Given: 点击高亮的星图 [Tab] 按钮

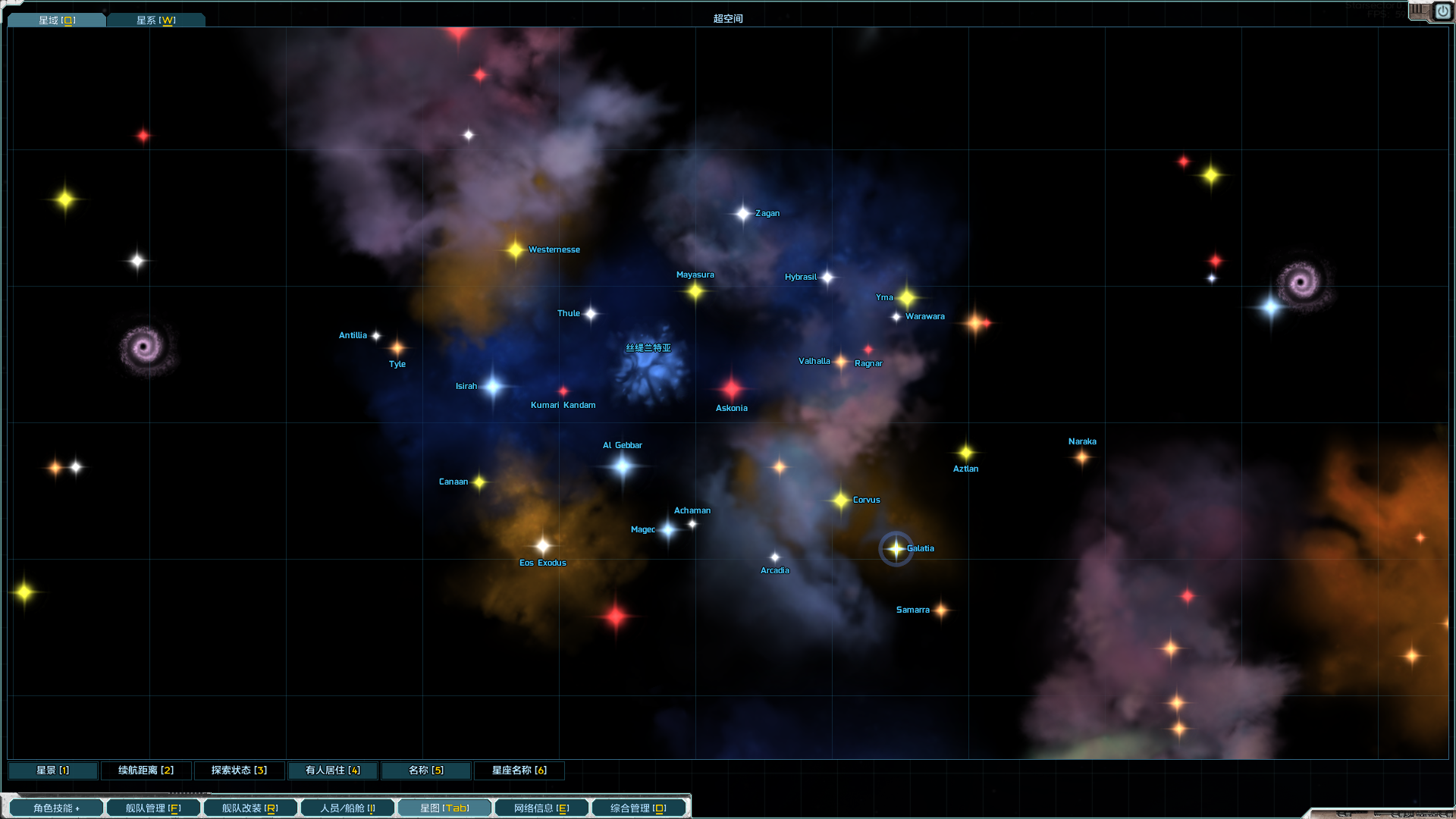Looking at the screenshot, I should [x=444, y=808].
